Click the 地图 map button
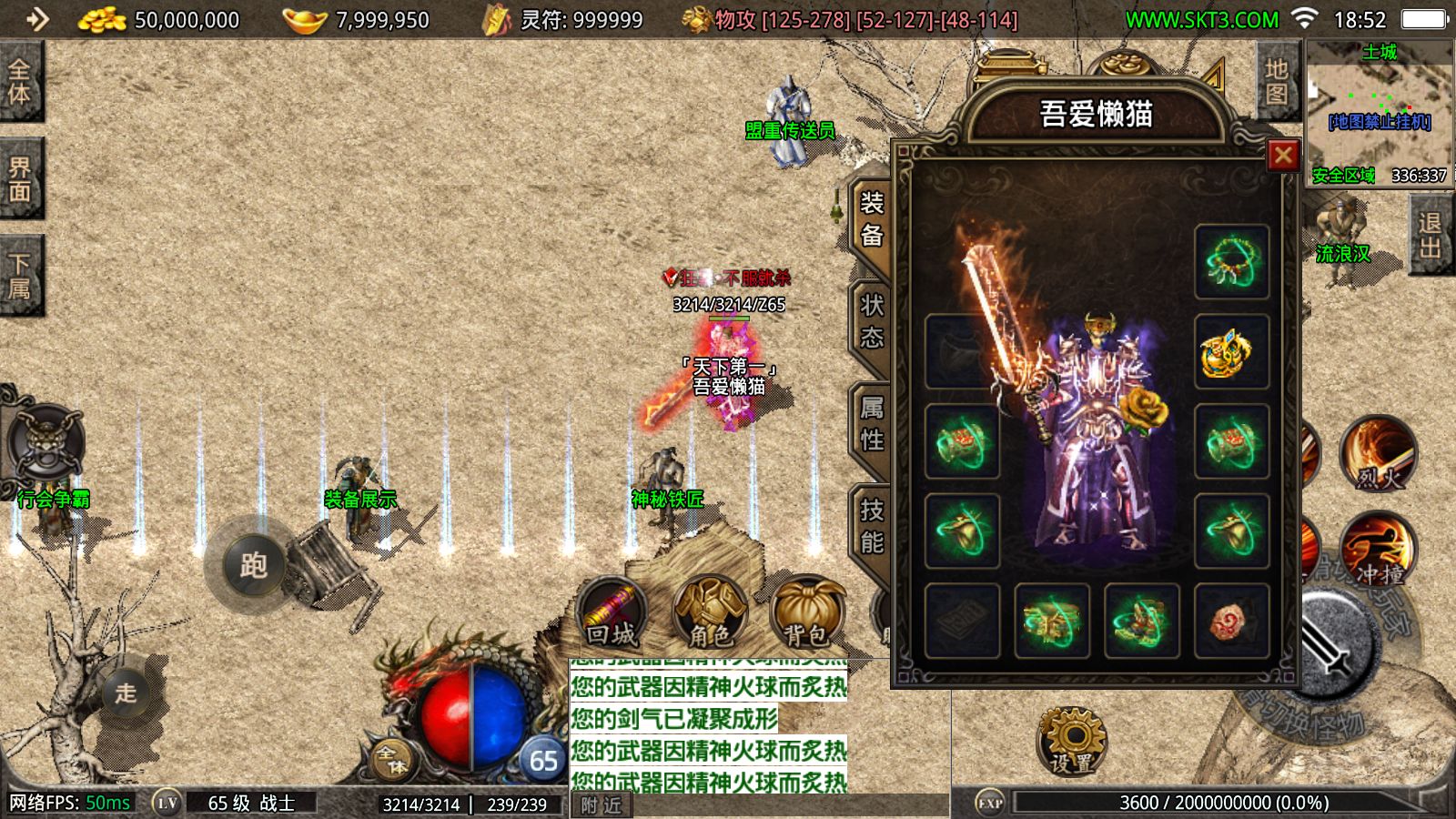The image size is (1456, 819). pyautogui.click(x=1276, y=82)
